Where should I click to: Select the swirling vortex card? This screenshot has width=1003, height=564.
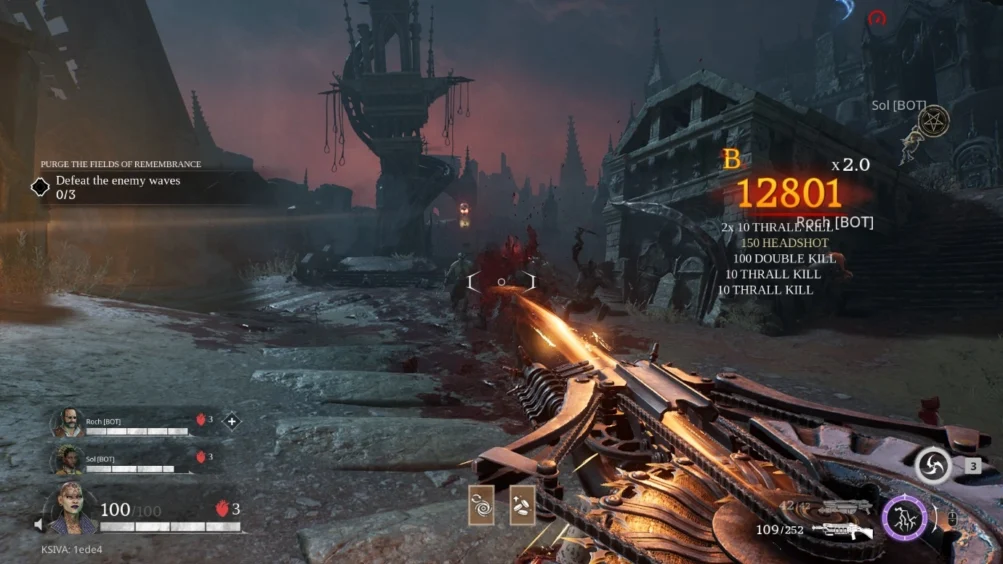481,504
